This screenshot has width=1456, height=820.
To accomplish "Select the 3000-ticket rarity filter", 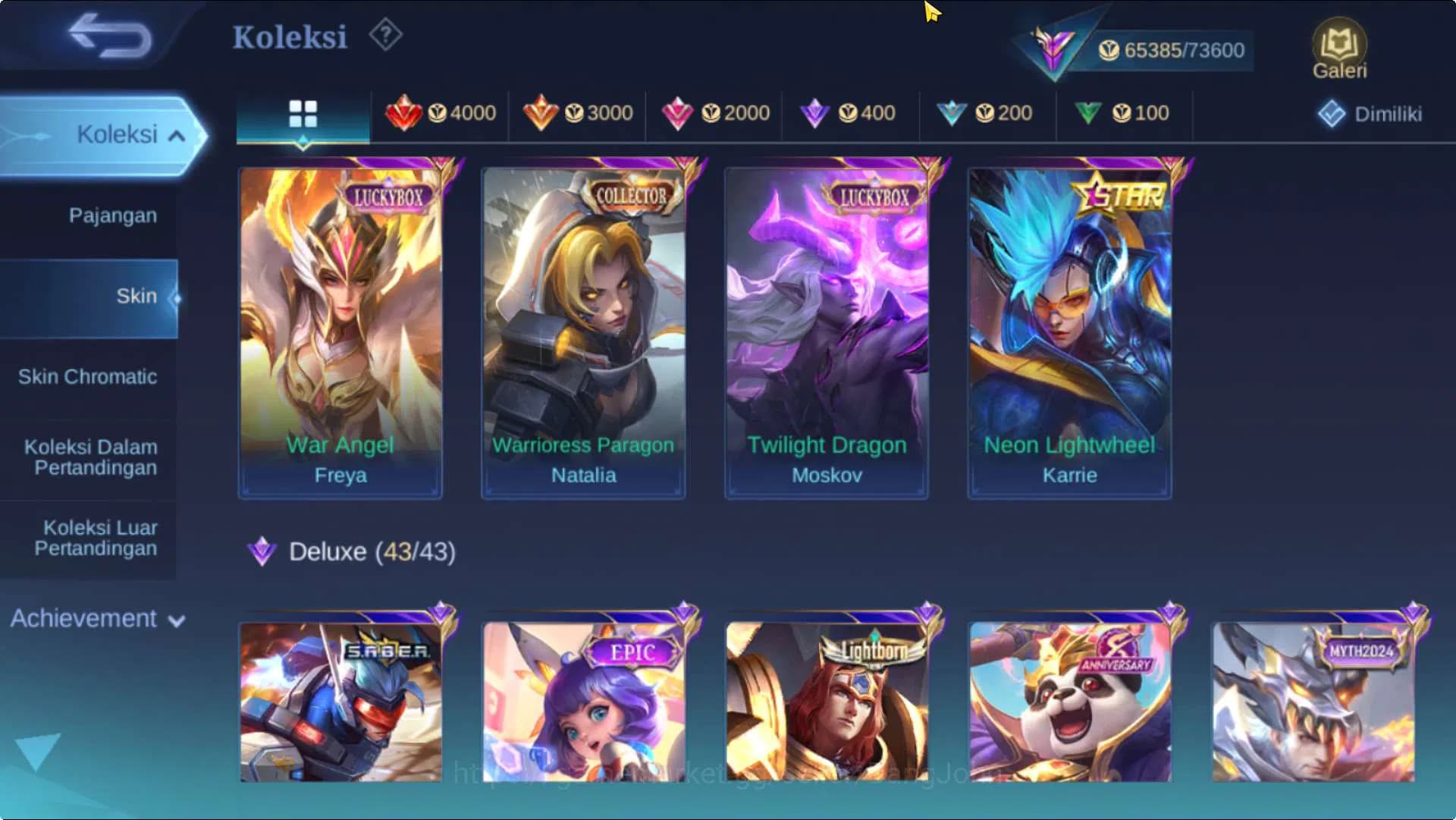I will (x=541, y=112).
